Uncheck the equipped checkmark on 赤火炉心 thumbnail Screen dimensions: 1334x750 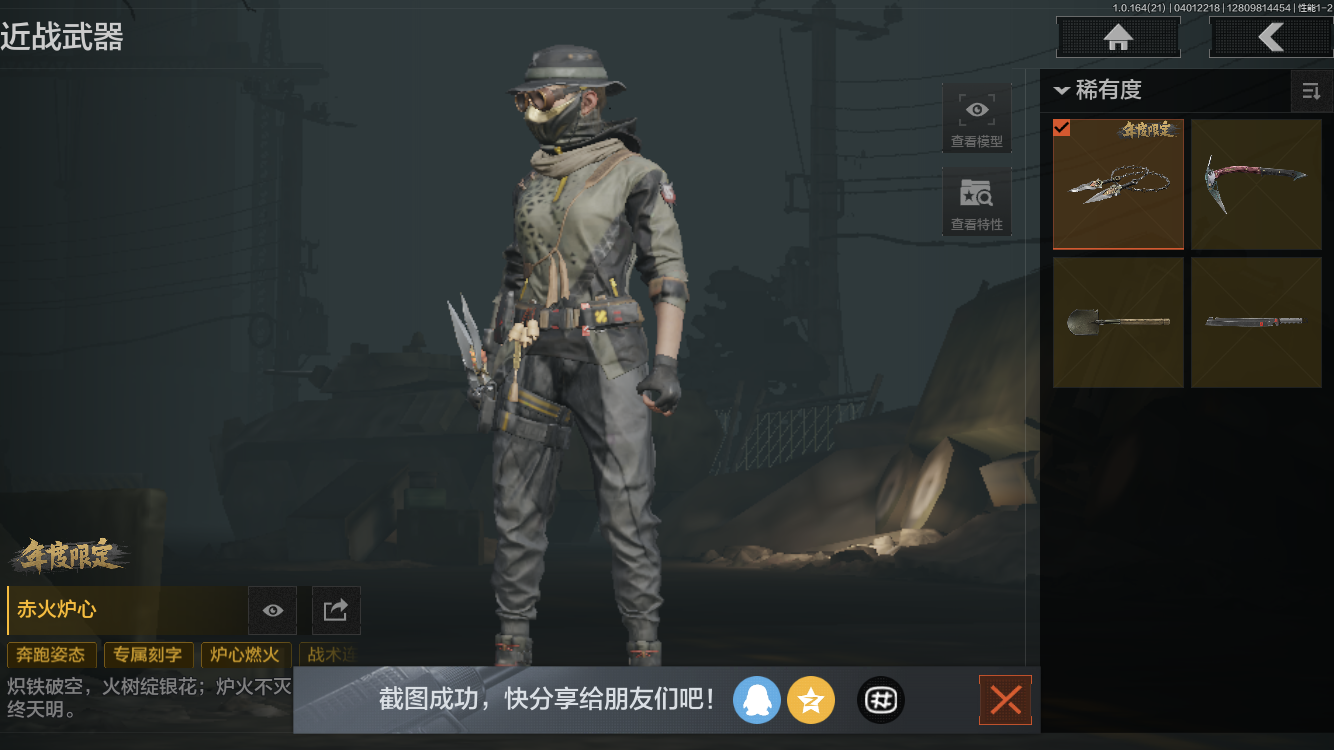tap(1062, 128)
